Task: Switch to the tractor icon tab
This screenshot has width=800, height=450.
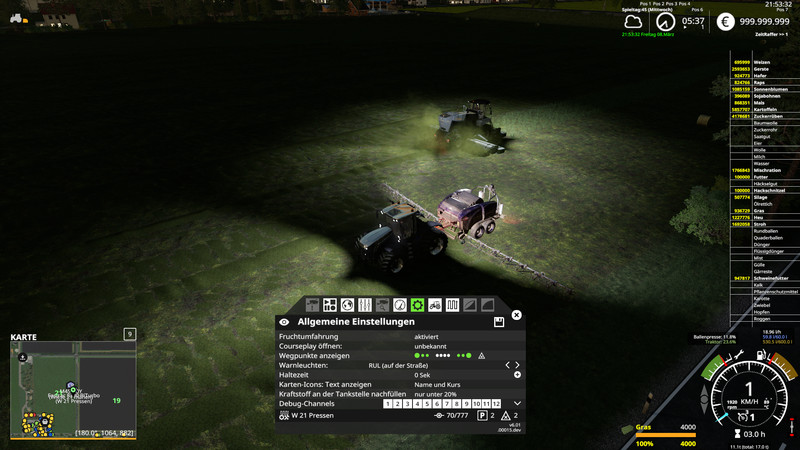Action: pos(435,304)
